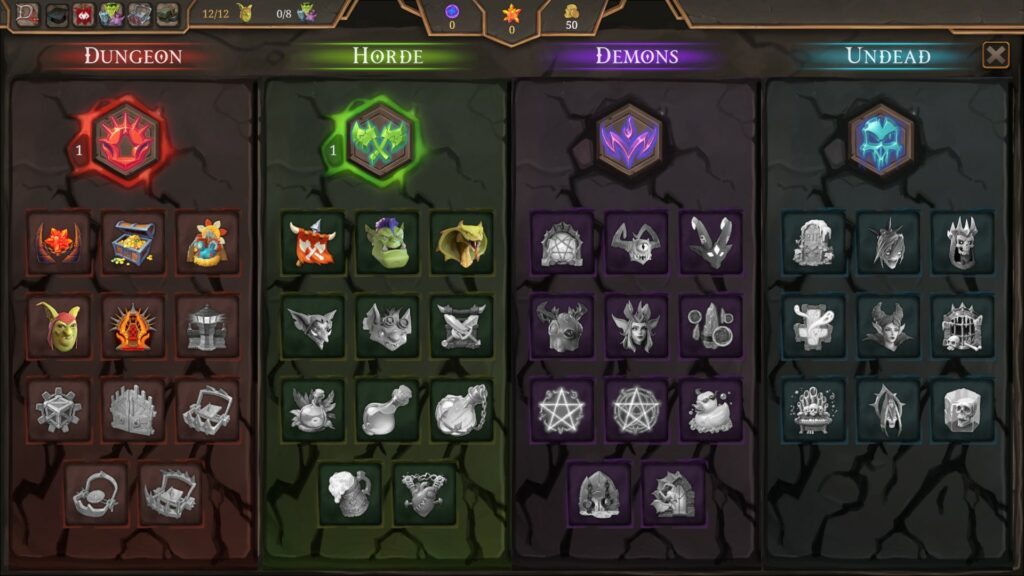Choose the cage with skull Undead research
The height and width of the screenshot is (576, 1024).
click(x=962, y=326)
